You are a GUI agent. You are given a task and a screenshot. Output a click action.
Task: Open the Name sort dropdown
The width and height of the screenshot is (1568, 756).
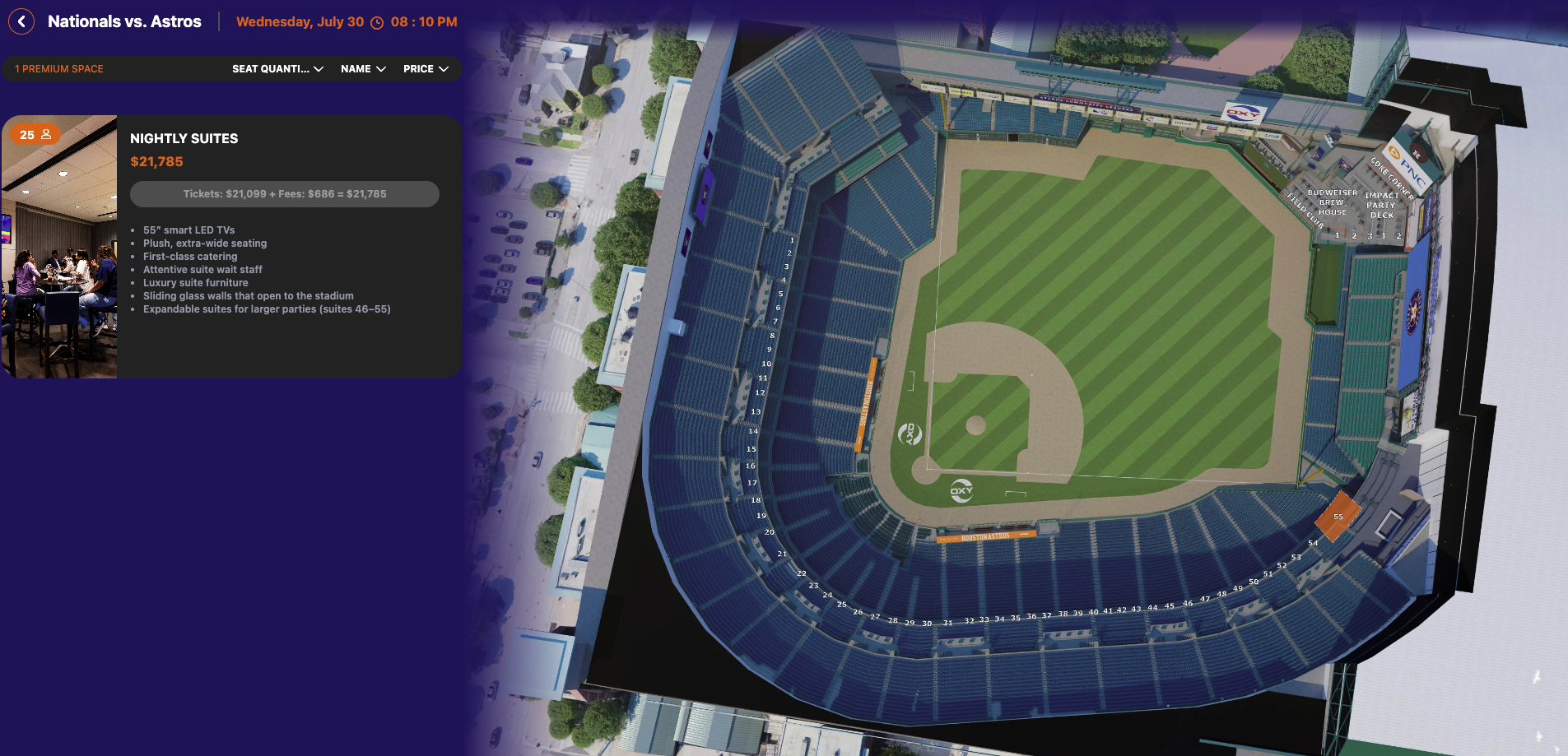tap(363, 69)
